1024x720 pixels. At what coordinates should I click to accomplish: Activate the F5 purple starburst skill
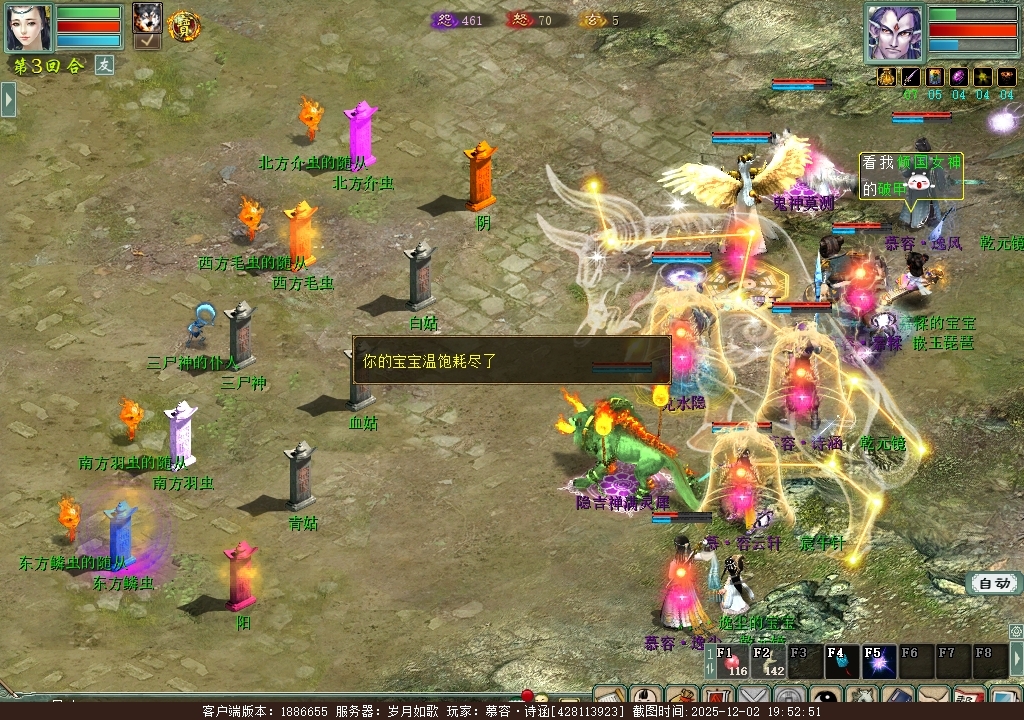[879, 662]
